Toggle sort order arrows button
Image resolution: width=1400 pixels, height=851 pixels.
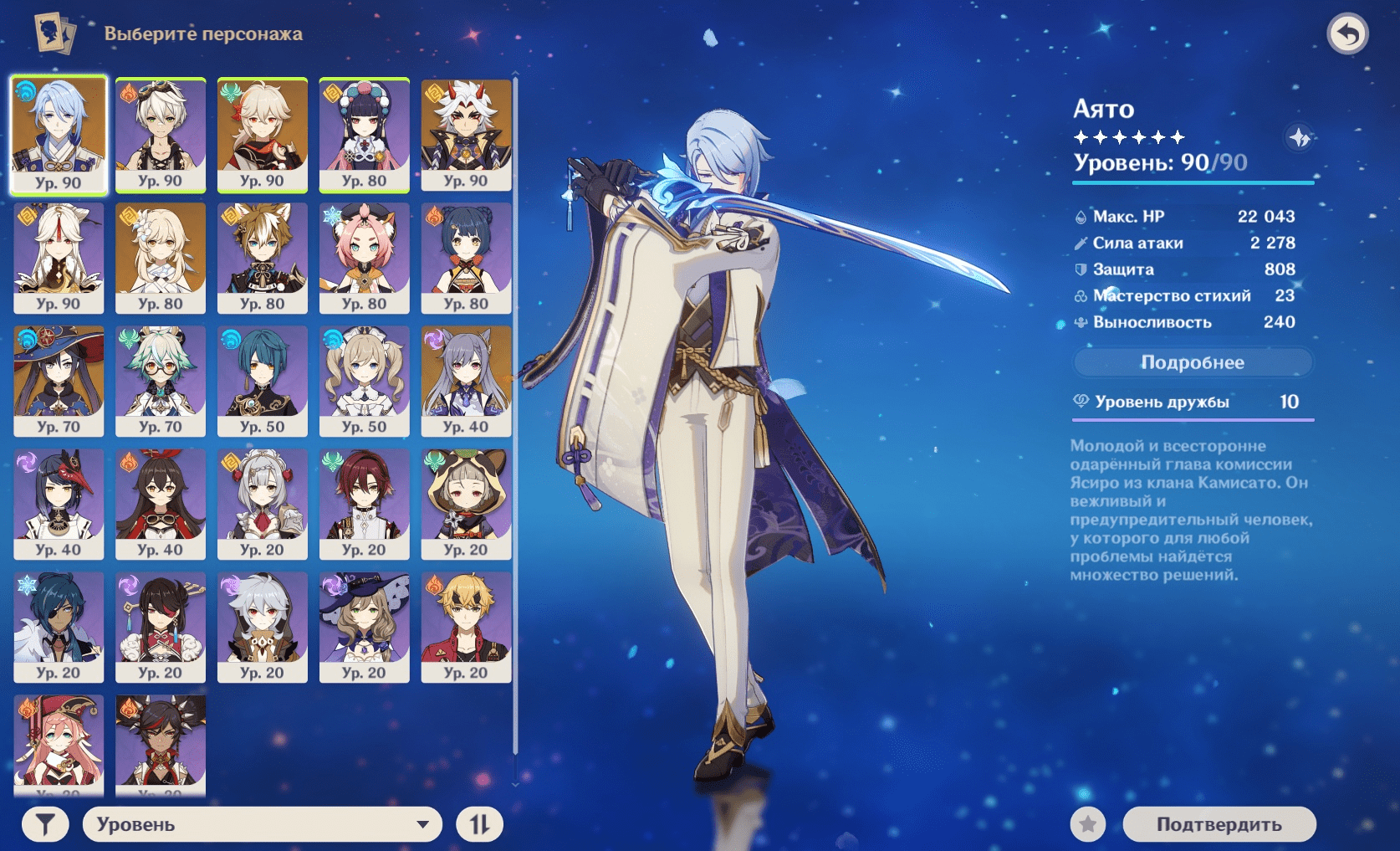[479, 824]
